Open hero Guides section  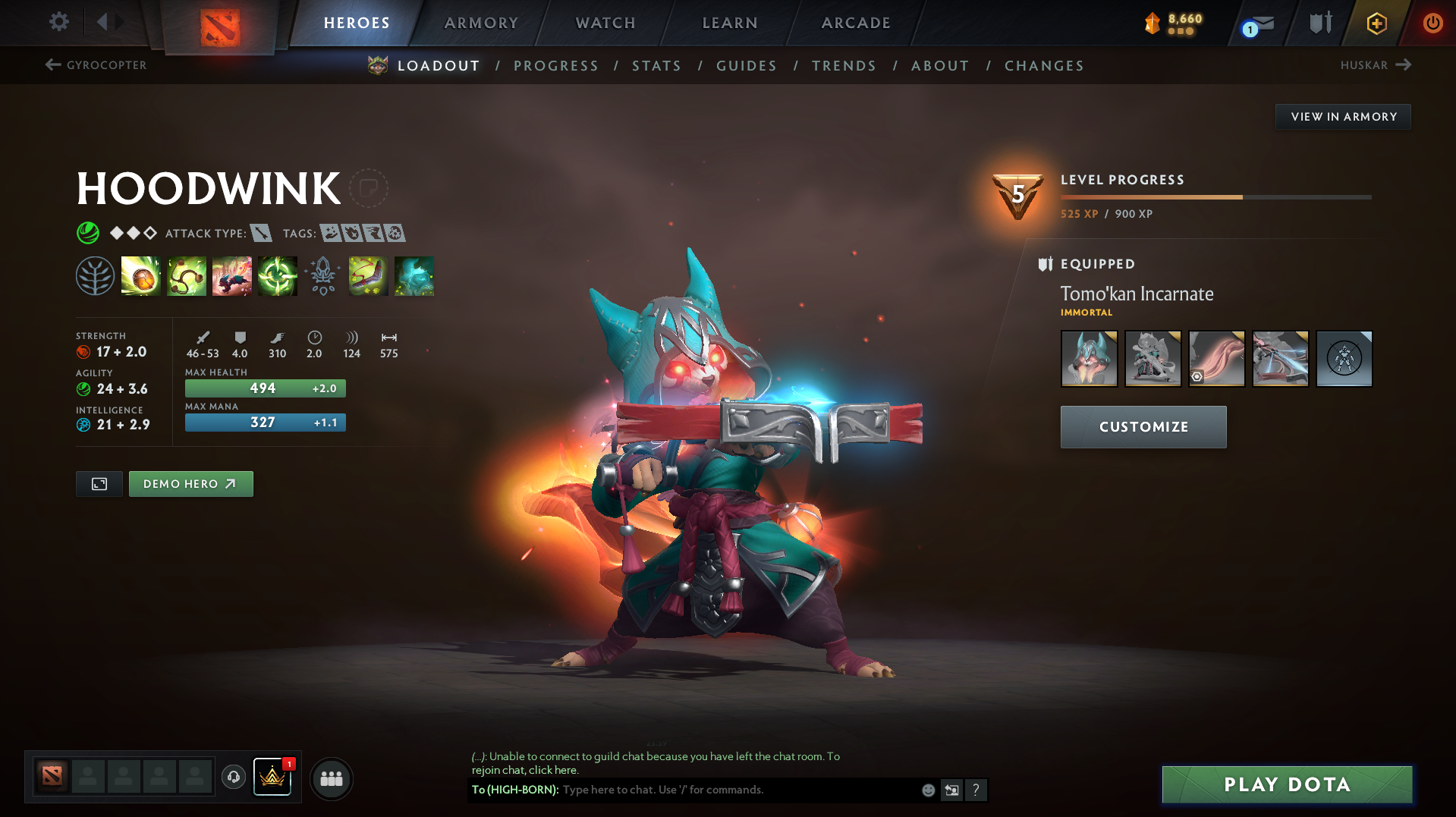tap(747, 66)
